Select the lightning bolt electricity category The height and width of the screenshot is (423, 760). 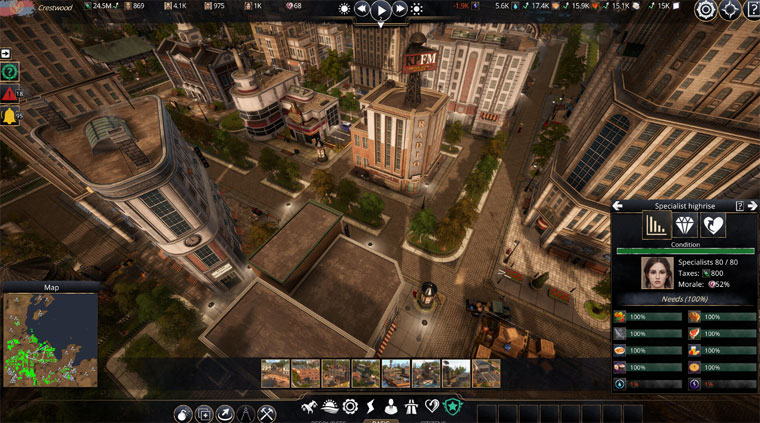click(371, 407)
